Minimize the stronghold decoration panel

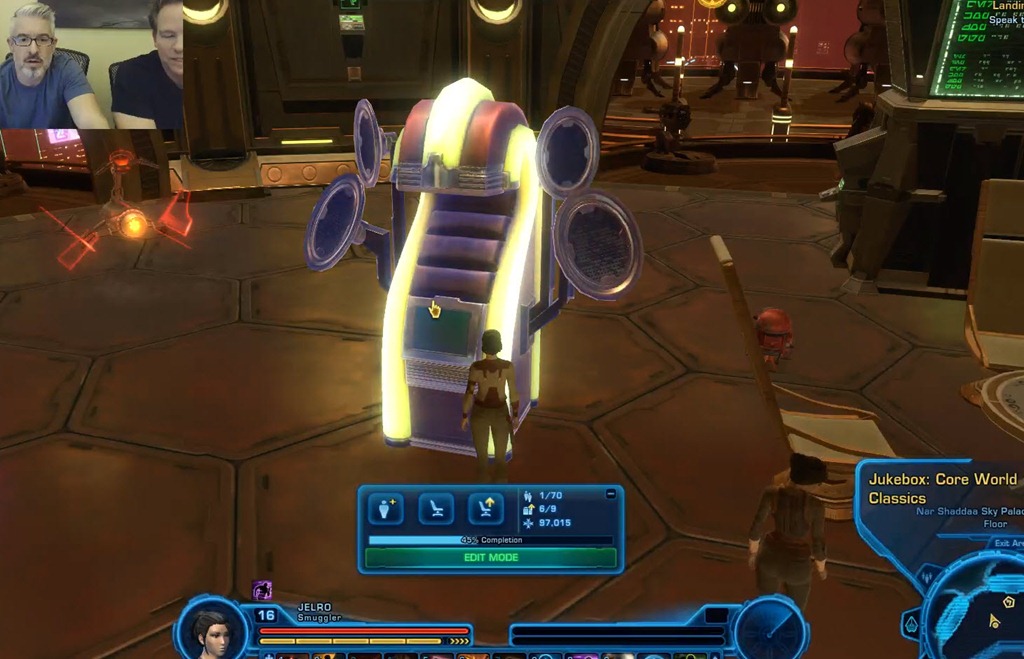point(611,494)
